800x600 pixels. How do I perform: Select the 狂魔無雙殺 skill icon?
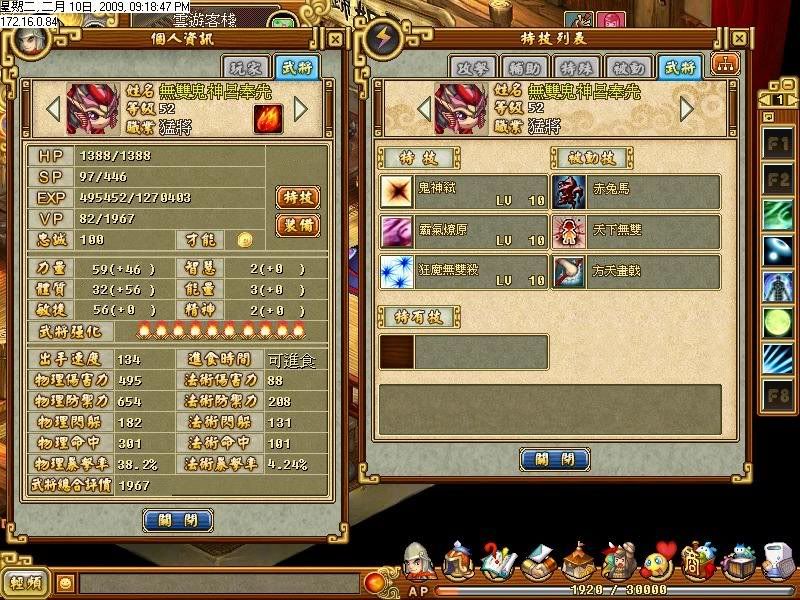pyautogui.click(x=397, y=272)
